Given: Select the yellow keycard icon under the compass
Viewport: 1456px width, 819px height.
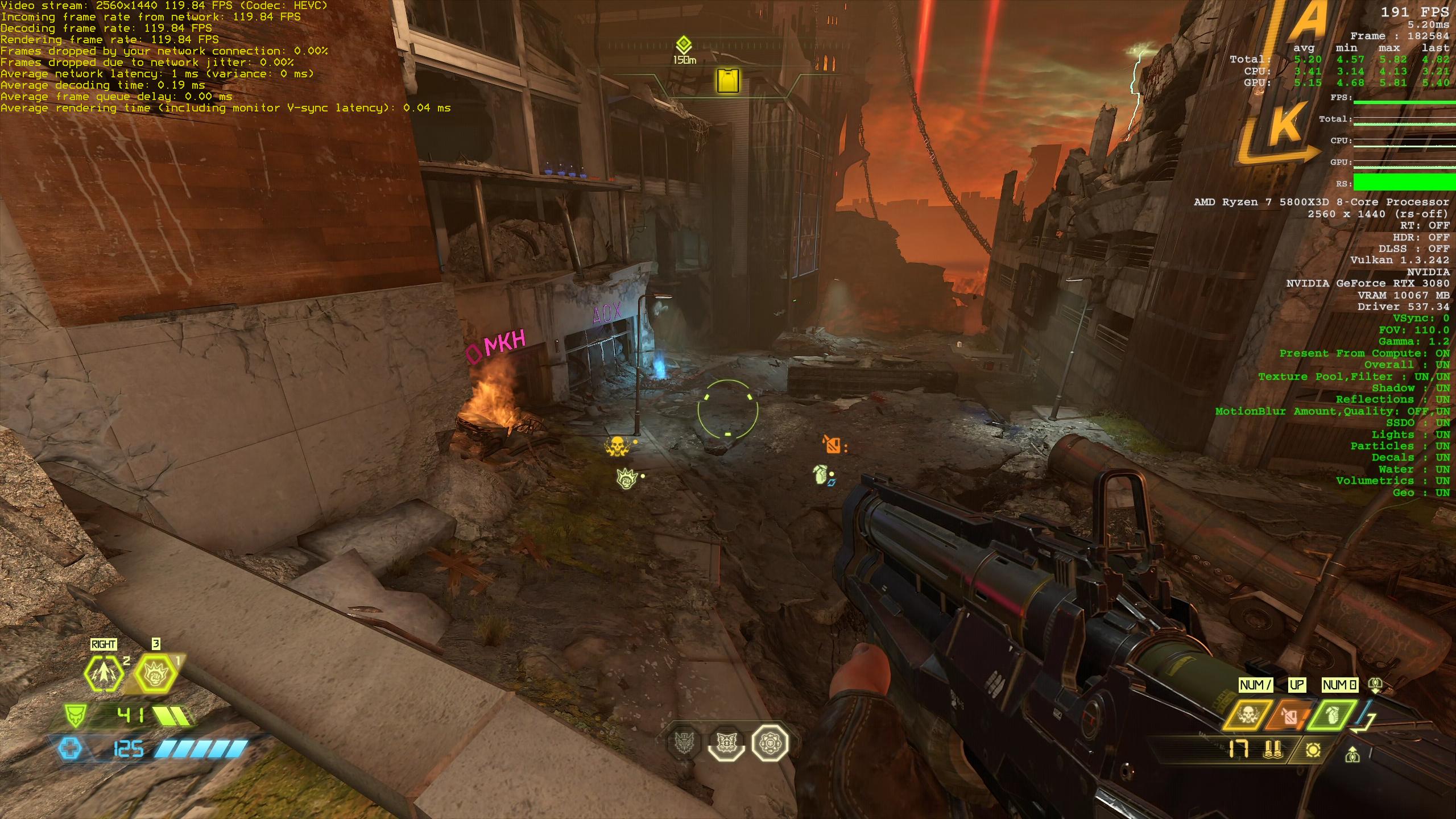Looking at the screenshot, I should click(728, 80).
